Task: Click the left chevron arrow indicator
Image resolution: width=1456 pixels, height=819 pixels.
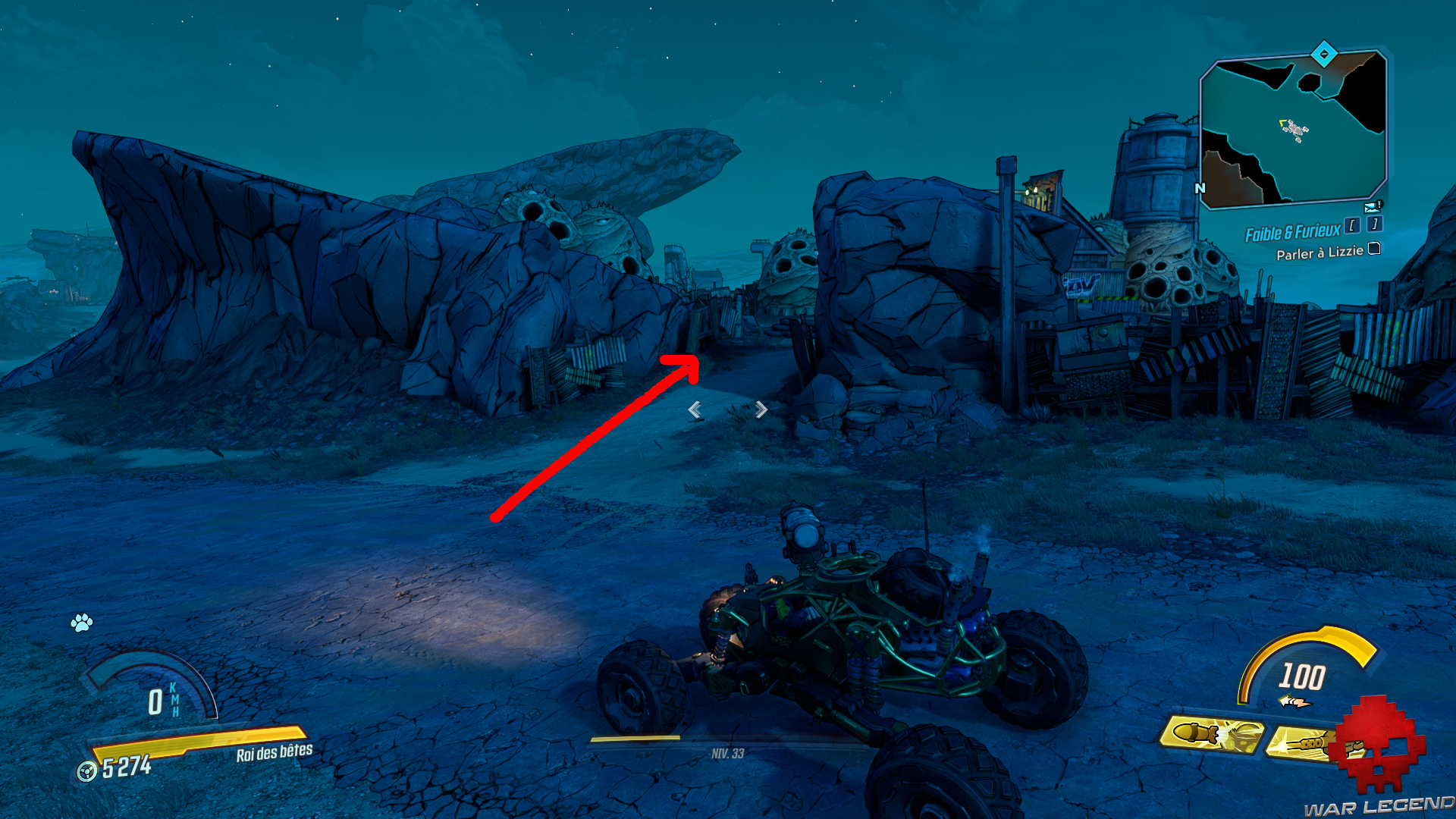Action: point(695,408)
